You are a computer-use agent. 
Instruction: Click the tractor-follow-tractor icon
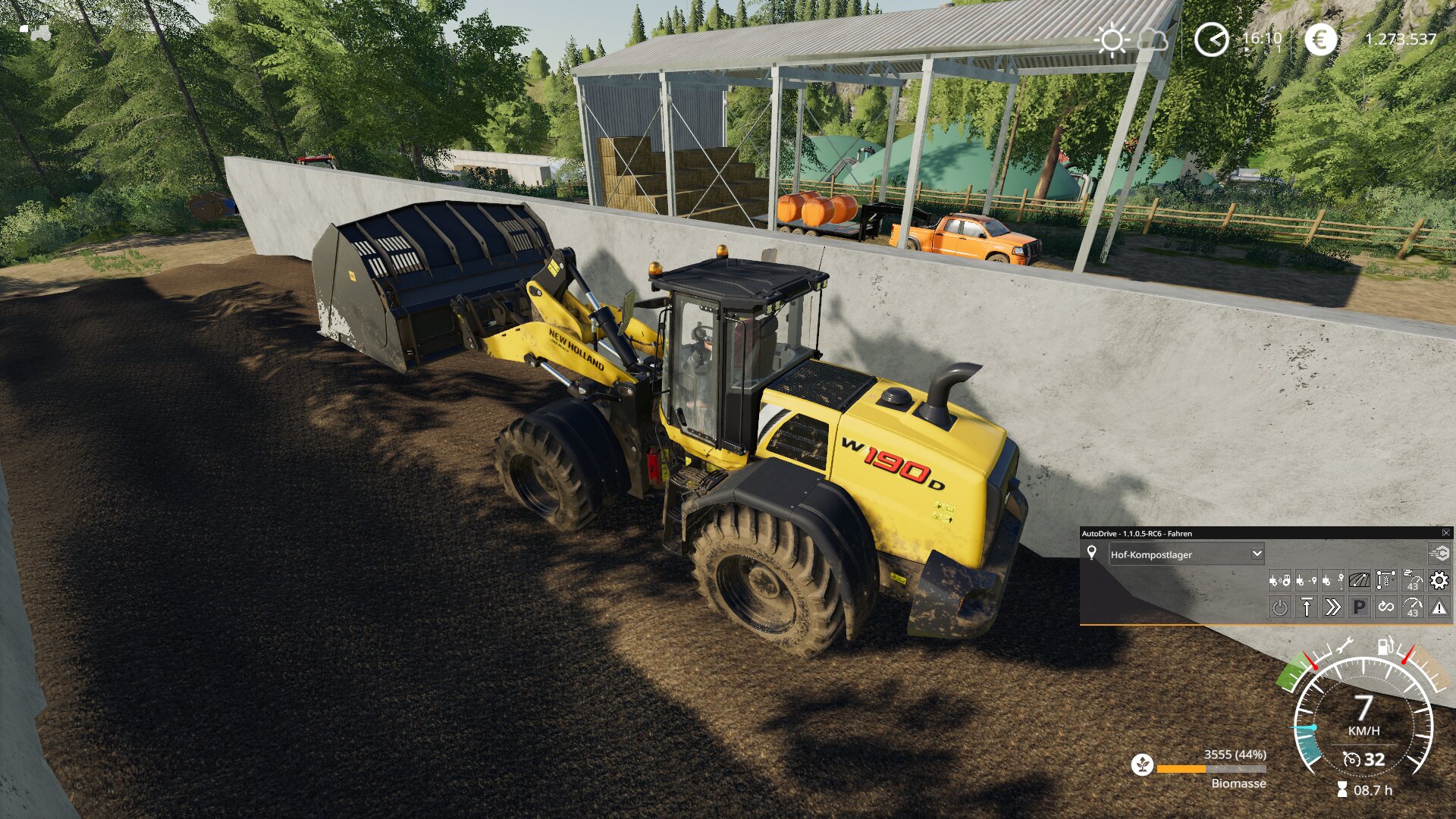(1279, 581)
